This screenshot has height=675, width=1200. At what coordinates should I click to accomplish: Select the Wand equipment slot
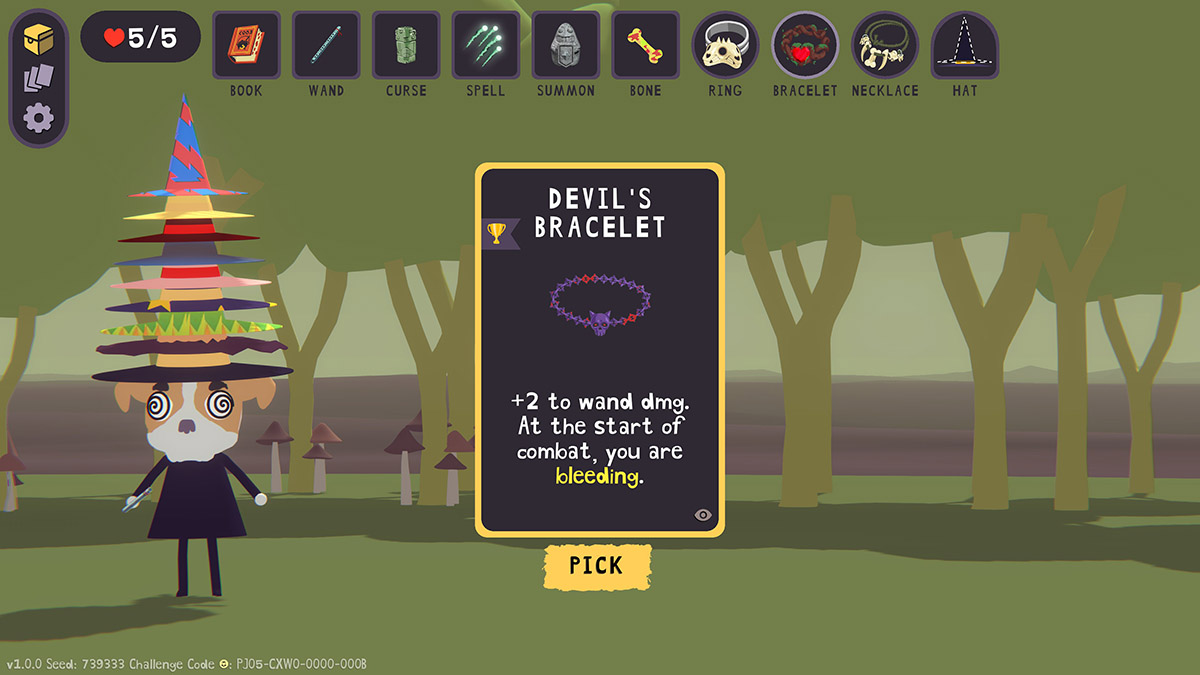click(x=326, y=45)
